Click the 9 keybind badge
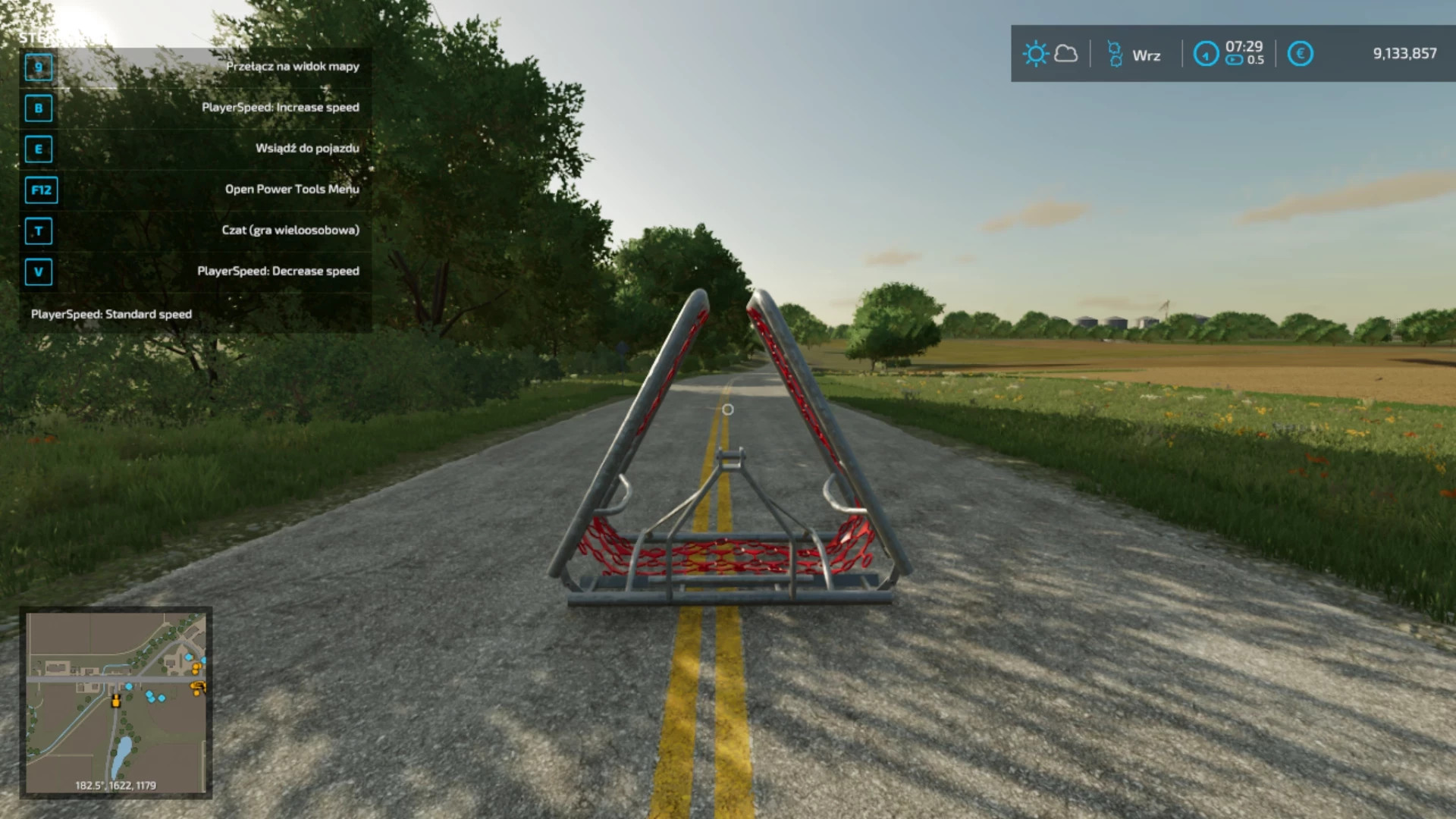This screenshot has height=819, width=1456. click(x=39, y=67)
